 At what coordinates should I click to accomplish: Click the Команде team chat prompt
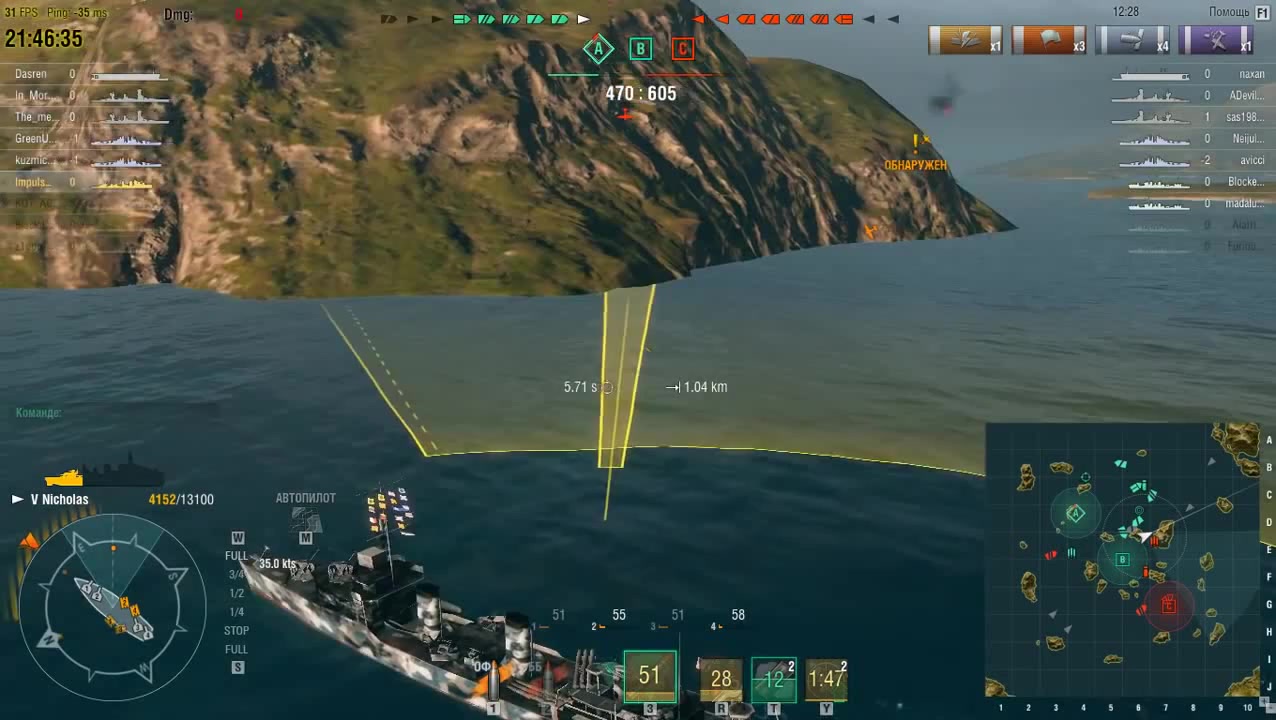39,412
